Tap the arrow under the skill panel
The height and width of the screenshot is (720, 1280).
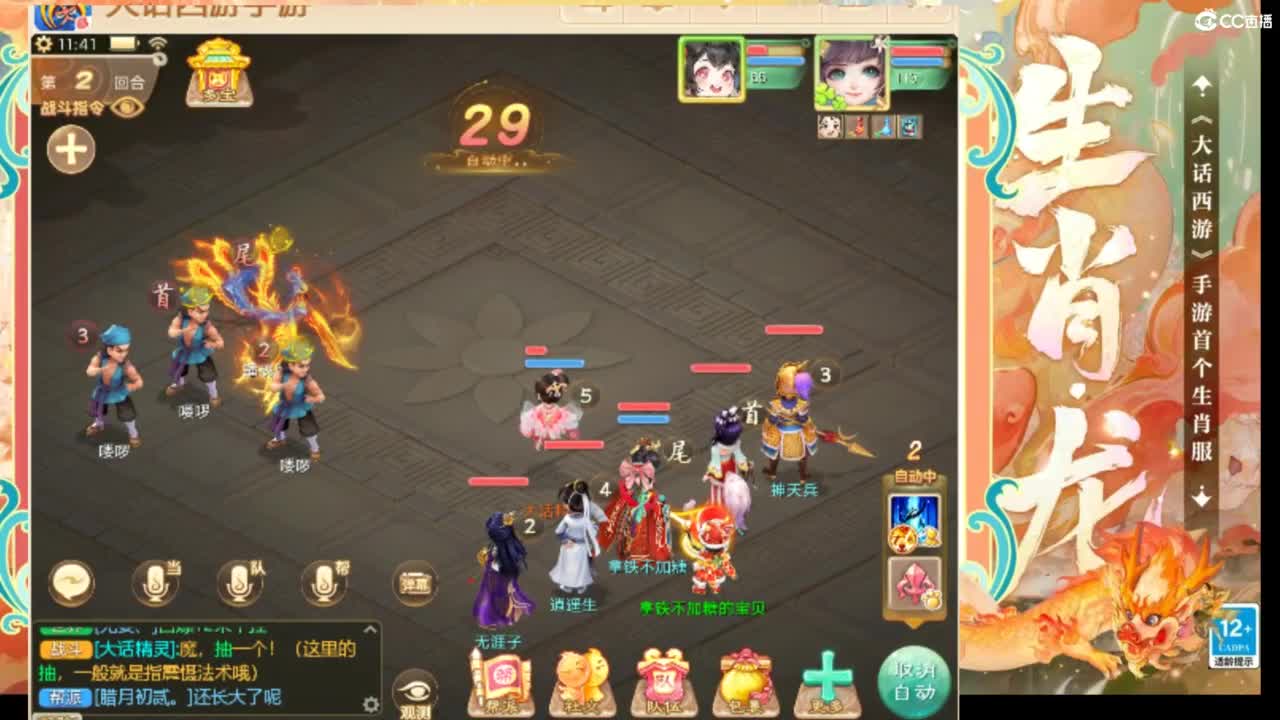(912, 623)
